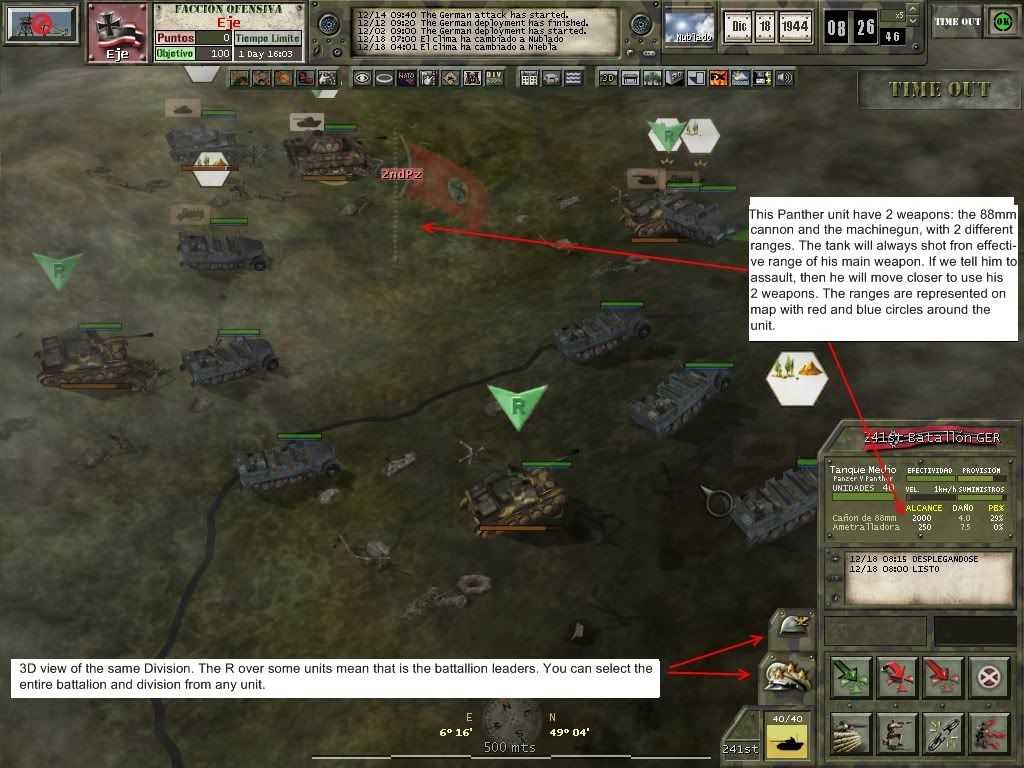Click the red X cancel order button

tap(988, 677)
